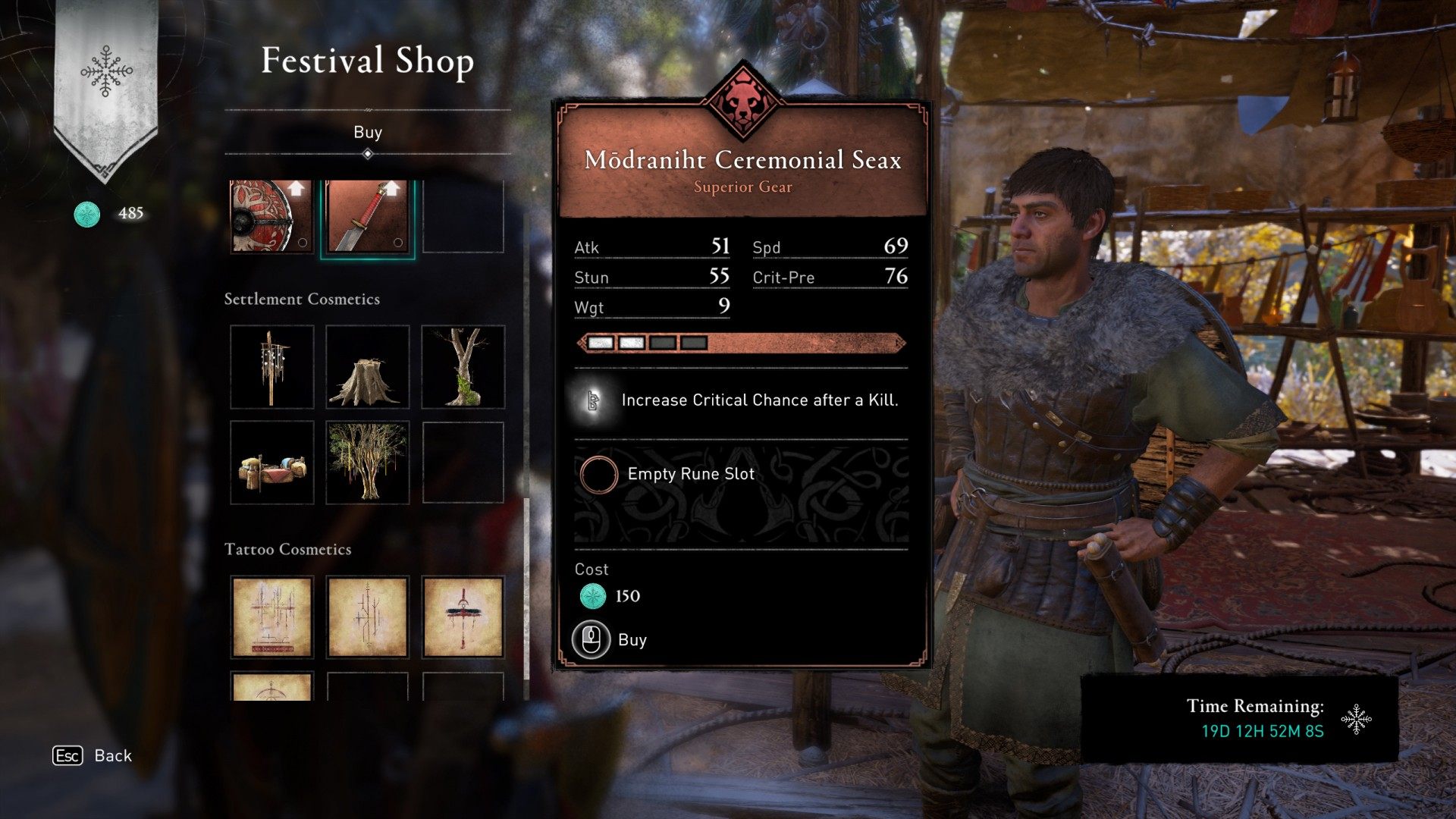Viewport: 1456px width, 819px height.
Task: Select the red and black tattoo design
Action: pos(463,617)
